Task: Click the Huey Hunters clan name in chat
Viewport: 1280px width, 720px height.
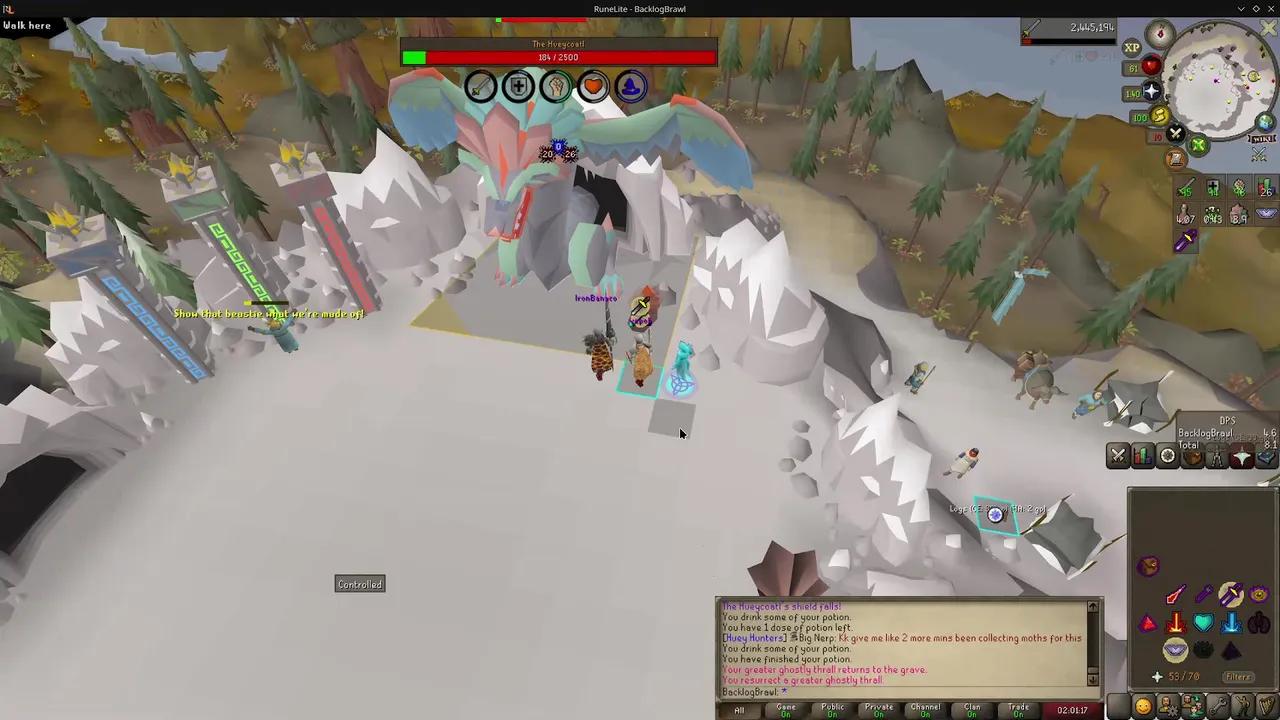Action: (753, 638)
